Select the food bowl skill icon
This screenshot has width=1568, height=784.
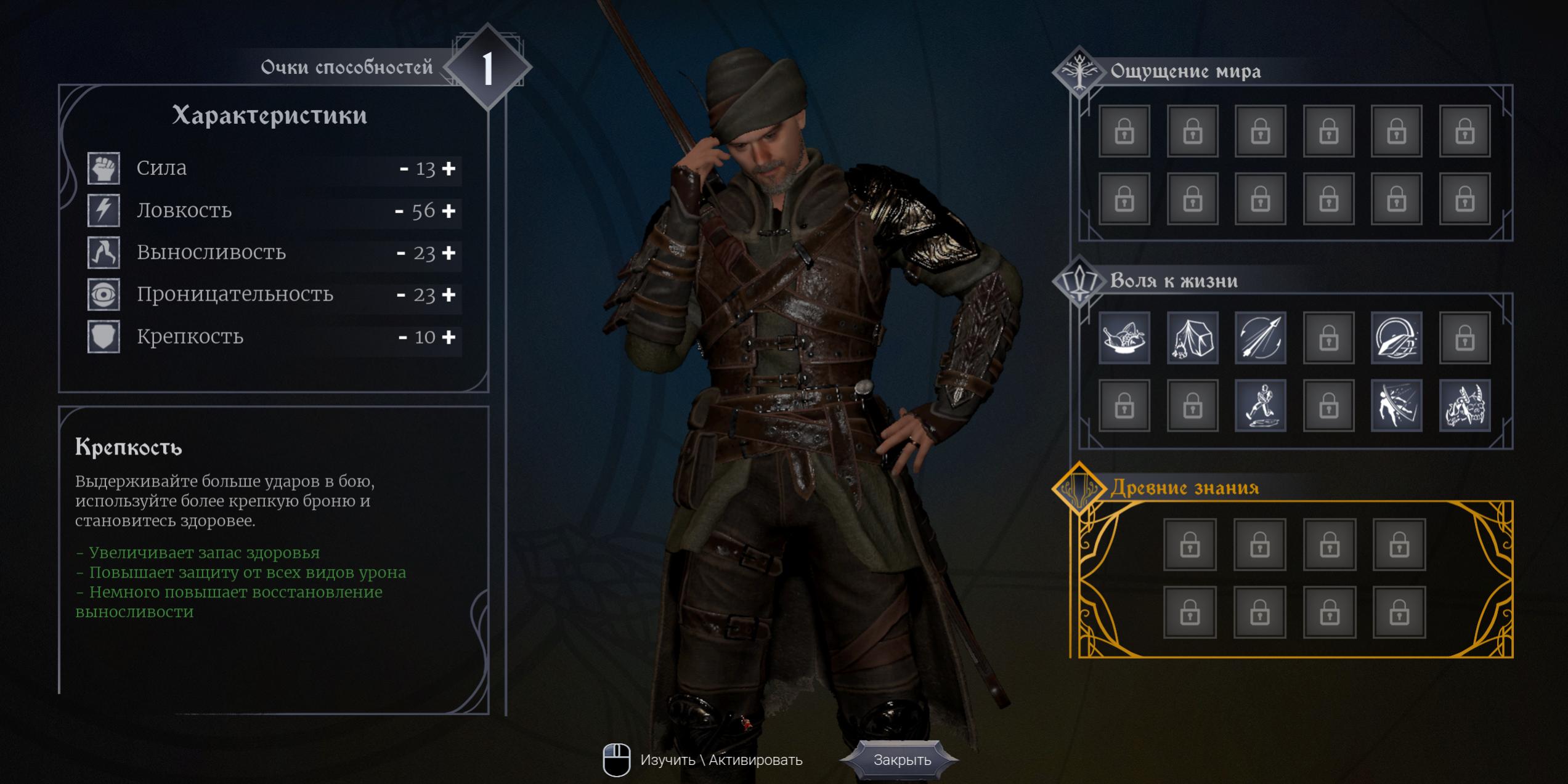click(1124, 337)
